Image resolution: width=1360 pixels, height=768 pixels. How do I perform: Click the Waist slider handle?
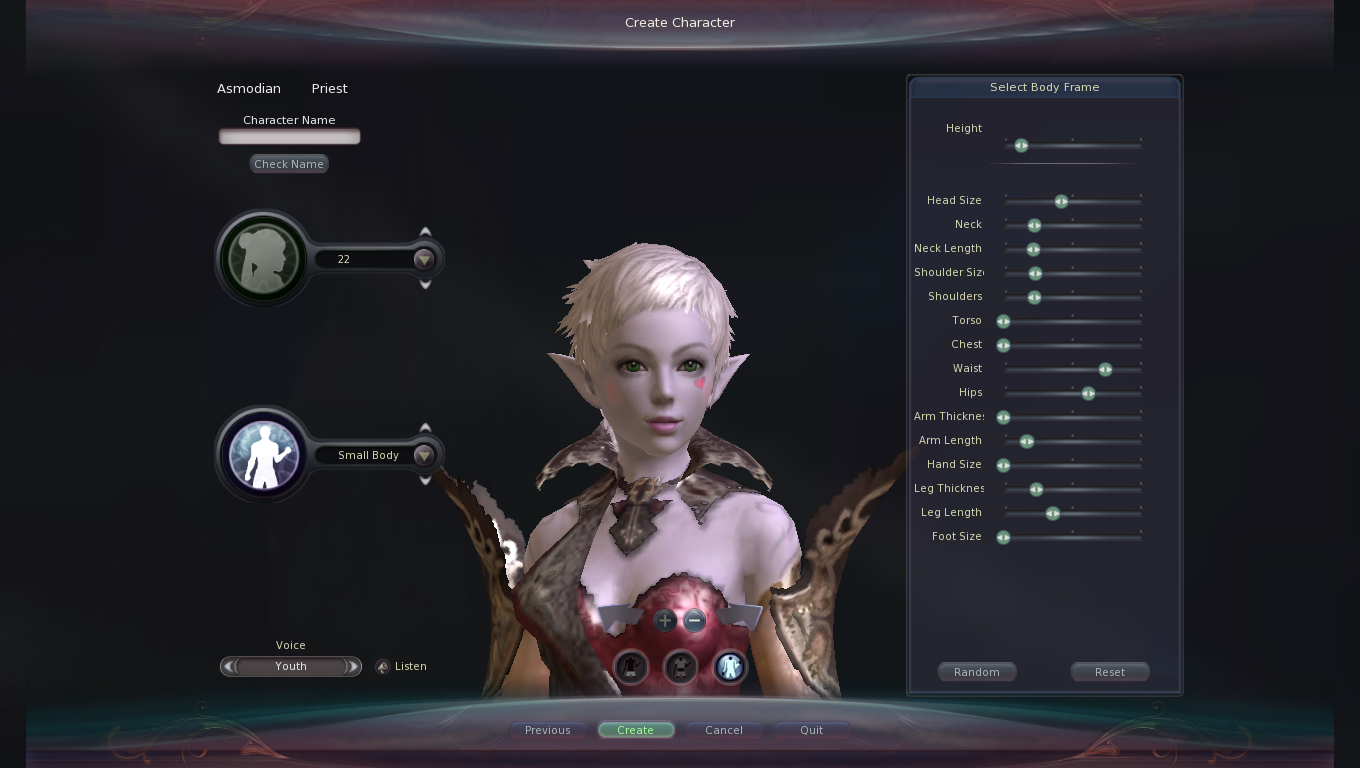point(1105,370)
